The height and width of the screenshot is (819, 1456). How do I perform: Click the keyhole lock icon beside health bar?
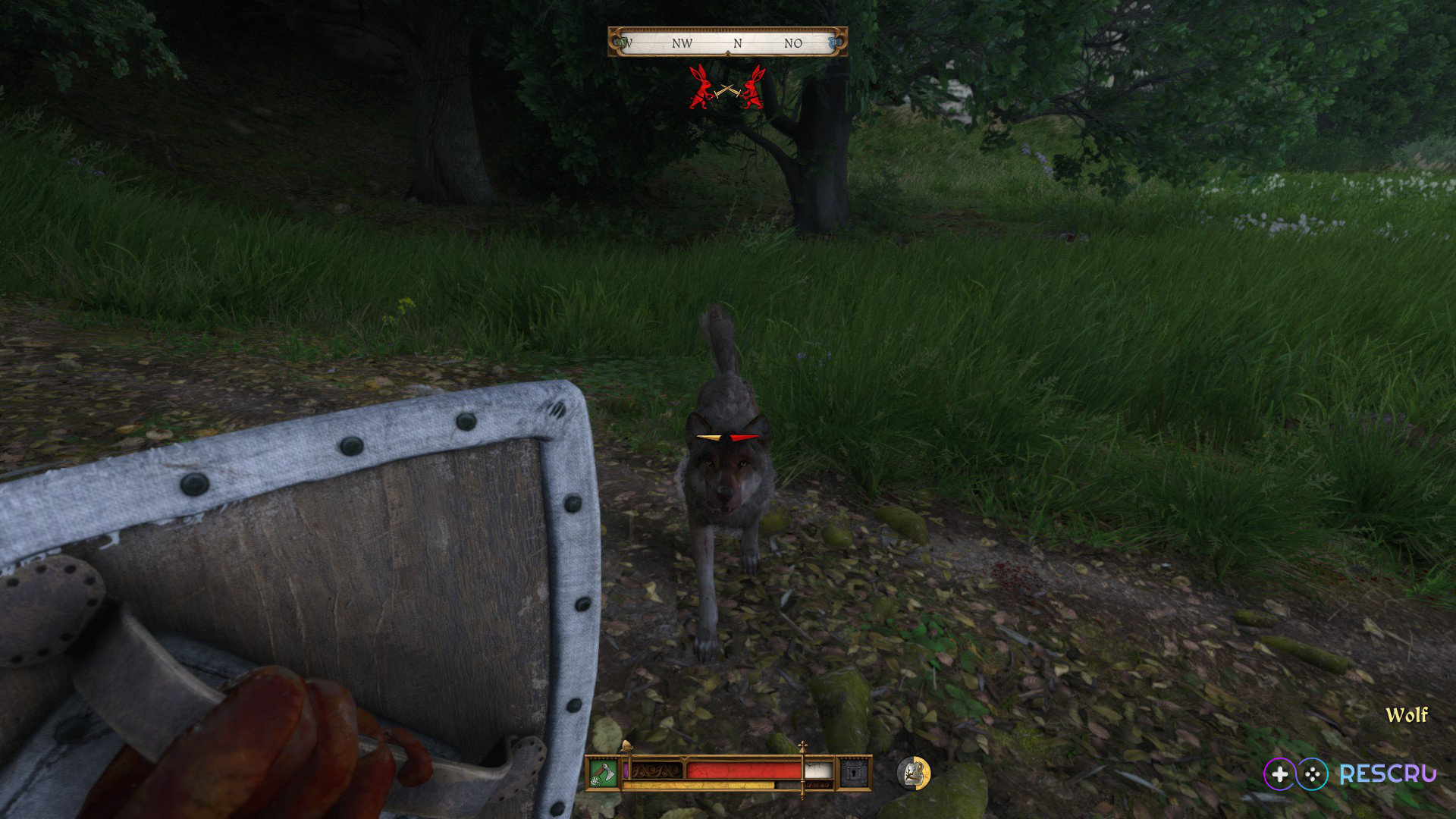(854, 773)
